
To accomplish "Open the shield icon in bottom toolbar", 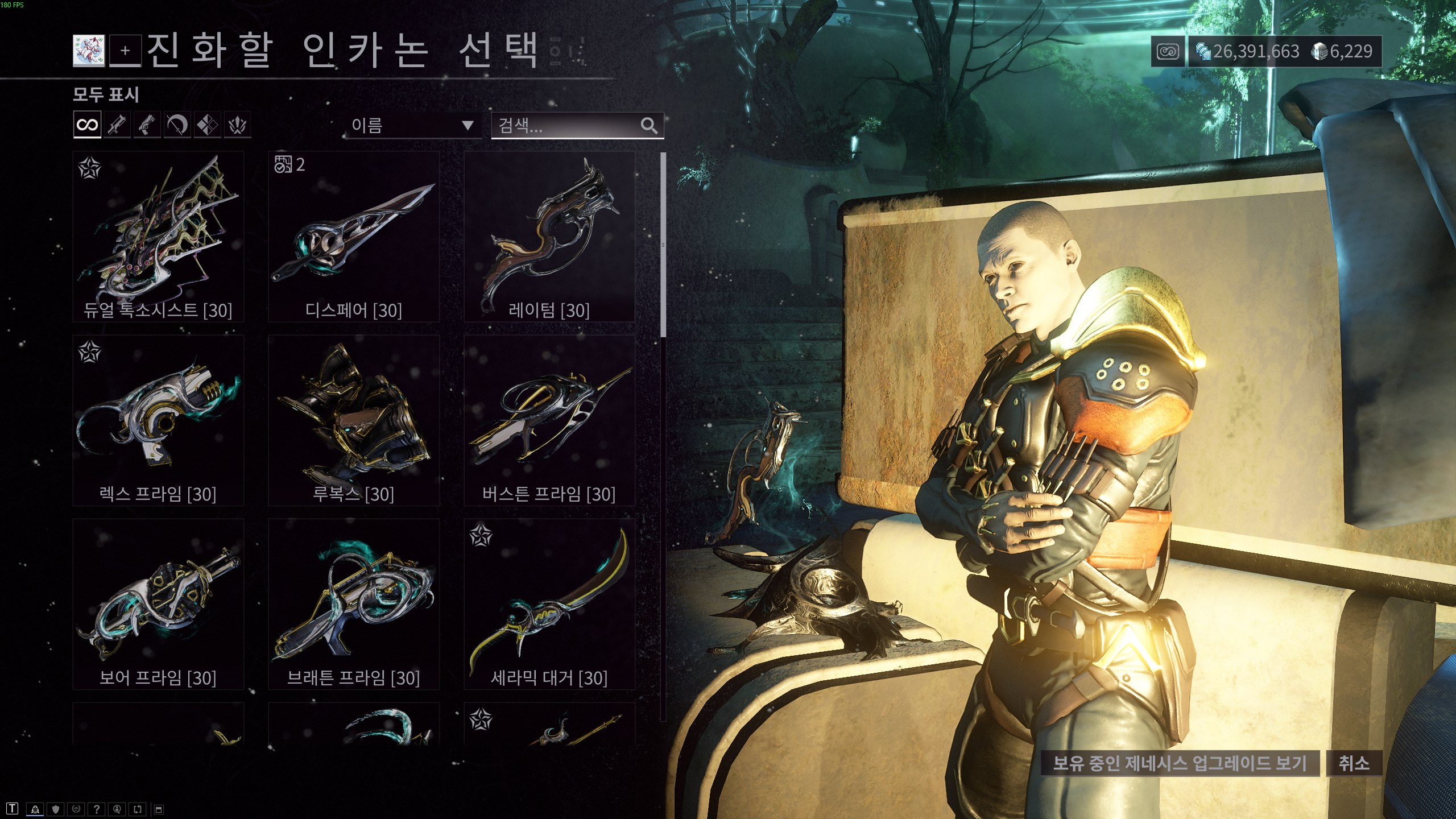I will click(56, 810).
